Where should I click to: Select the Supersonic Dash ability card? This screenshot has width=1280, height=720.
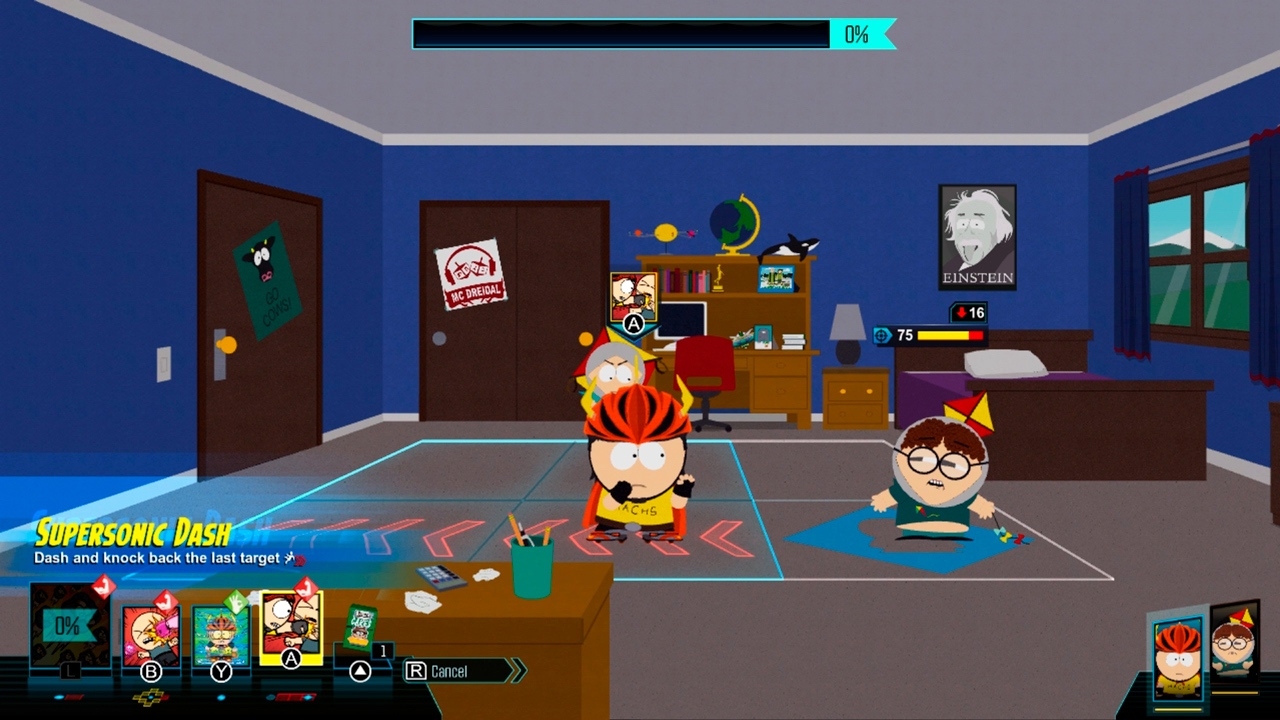(x=290, y=630)
